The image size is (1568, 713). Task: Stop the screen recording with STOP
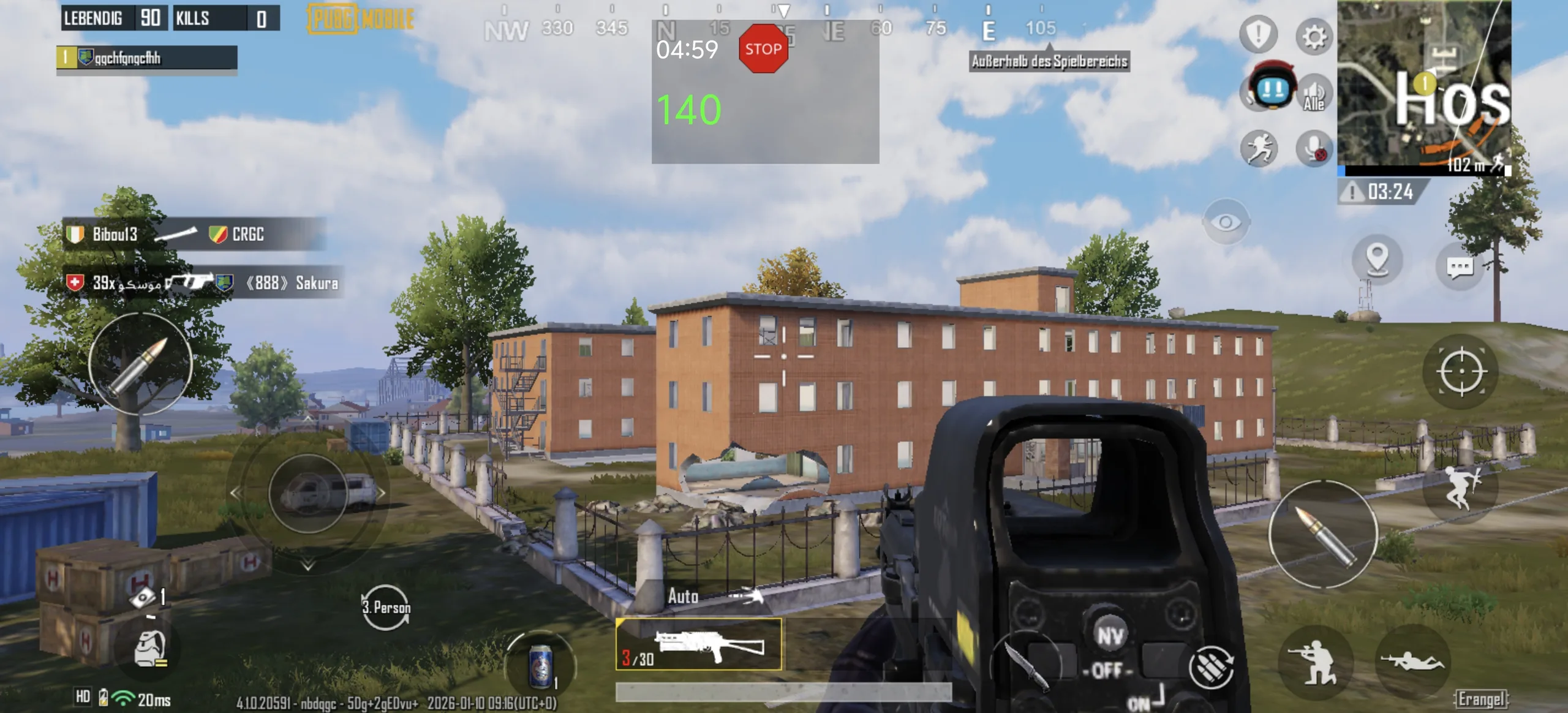click(763, 49)
